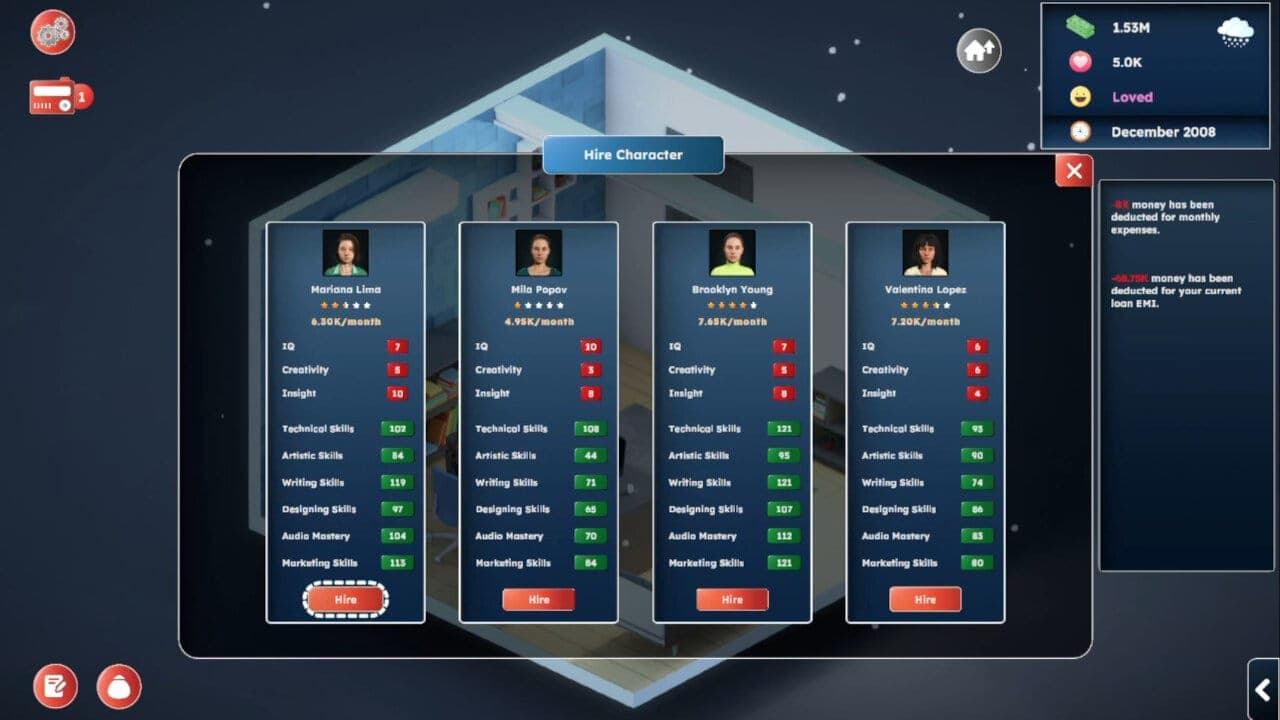Select the home upgrade icon near top right
The width and height of the screenshot is (1280, 720).
976,50
